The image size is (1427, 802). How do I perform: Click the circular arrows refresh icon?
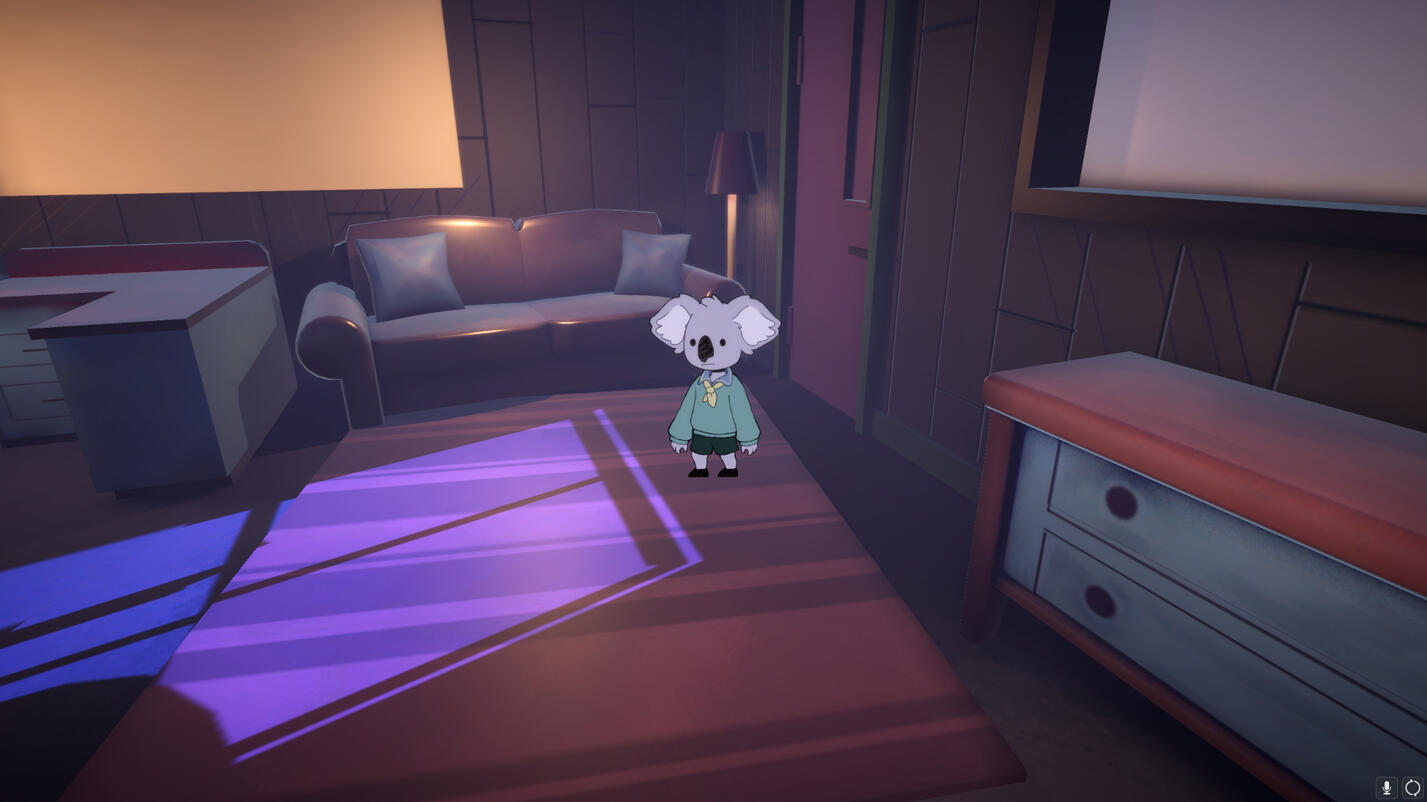1412,787
